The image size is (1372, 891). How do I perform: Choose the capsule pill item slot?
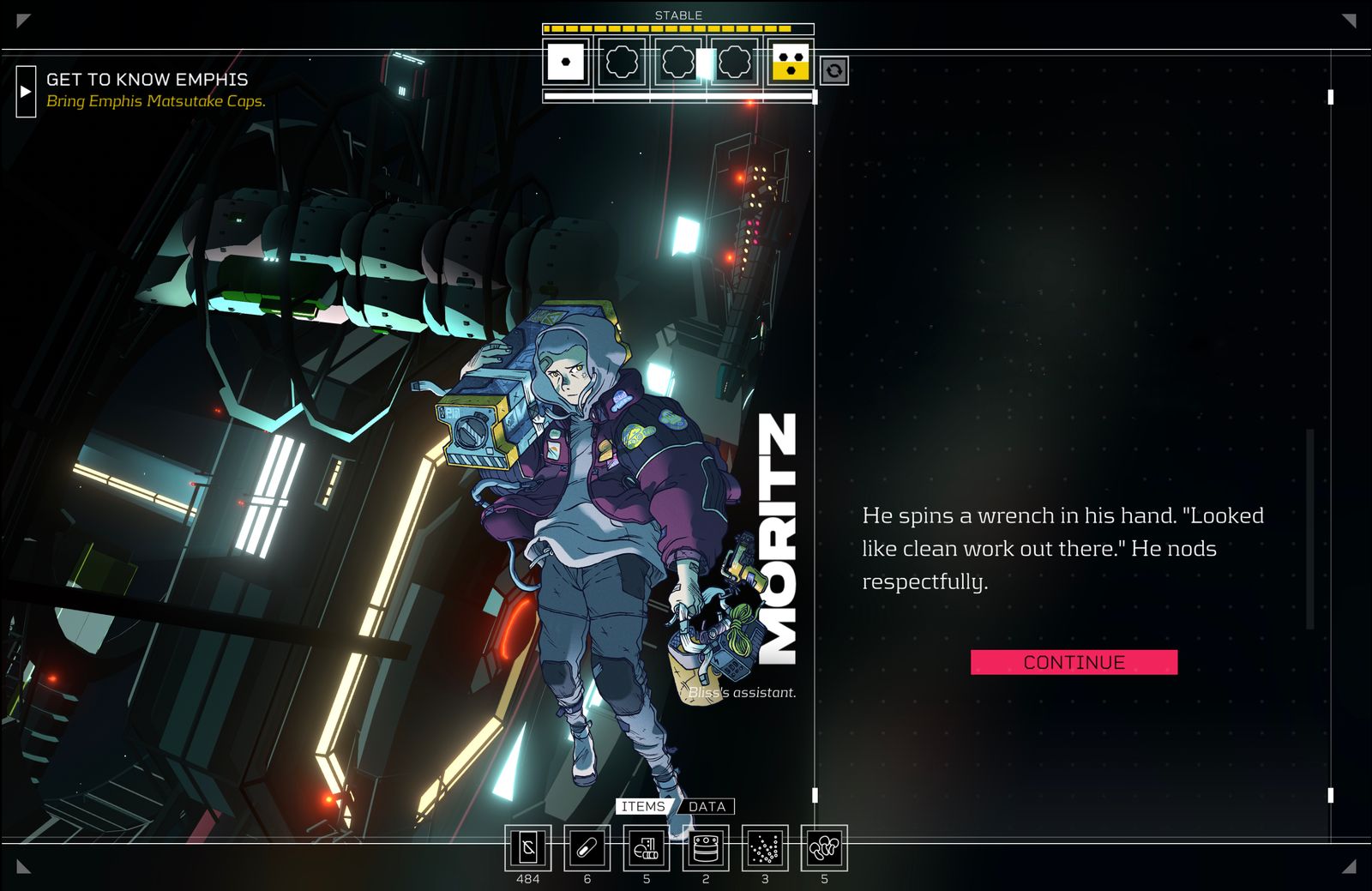click(x=587, y=848)
